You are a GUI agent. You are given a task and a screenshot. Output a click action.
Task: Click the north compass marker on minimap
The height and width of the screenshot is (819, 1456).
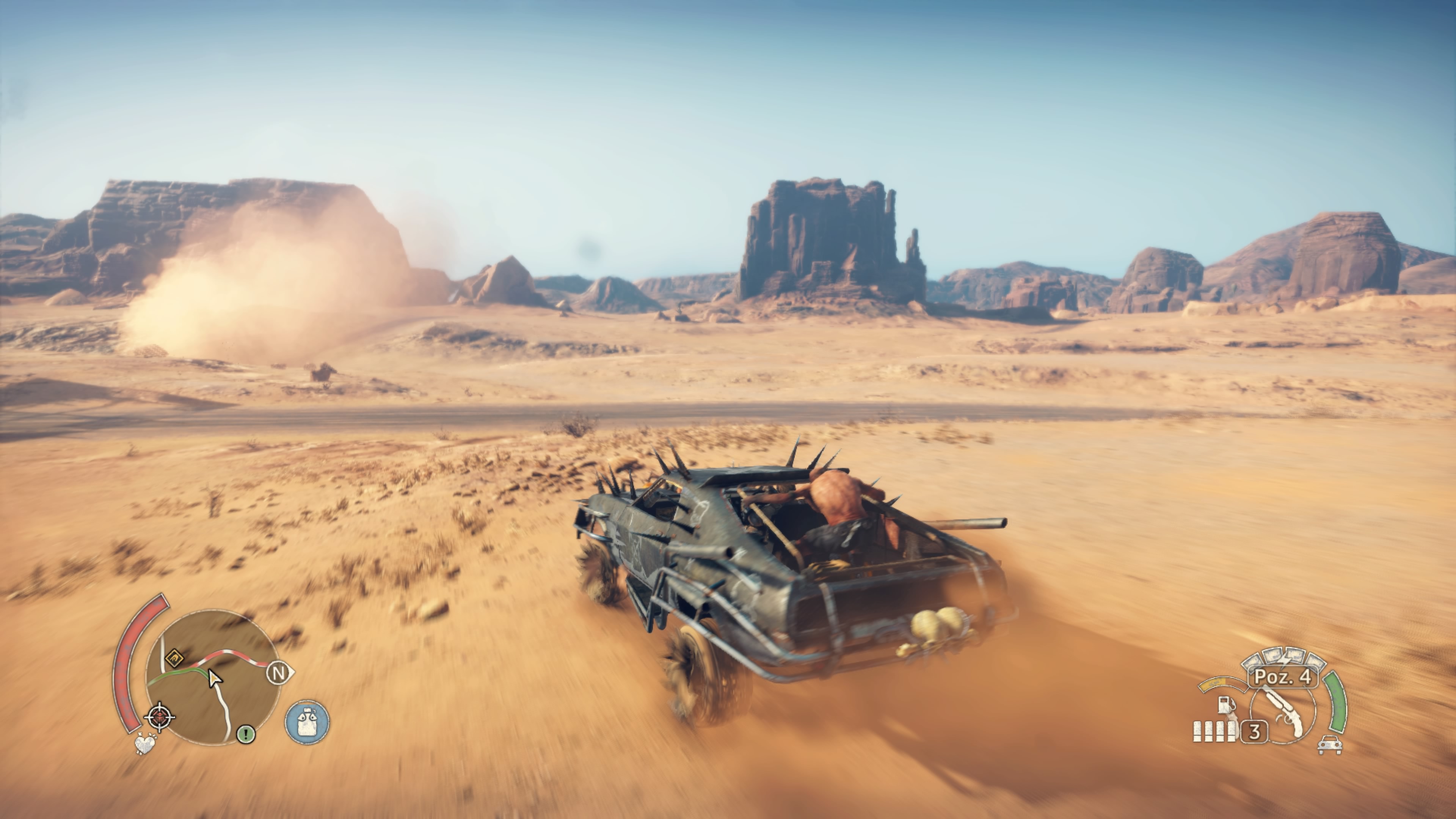(279, 673)
